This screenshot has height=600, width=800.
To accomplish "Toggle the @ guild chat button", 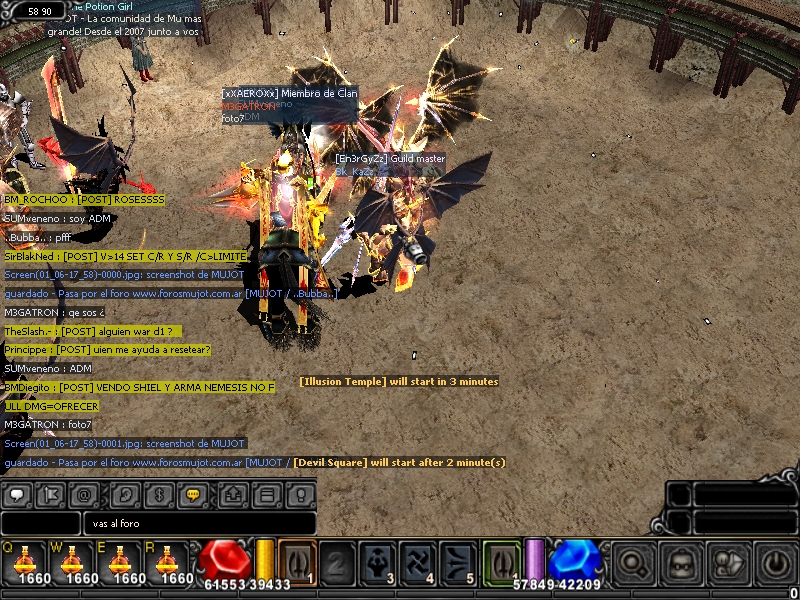I will tap(84, 494).
